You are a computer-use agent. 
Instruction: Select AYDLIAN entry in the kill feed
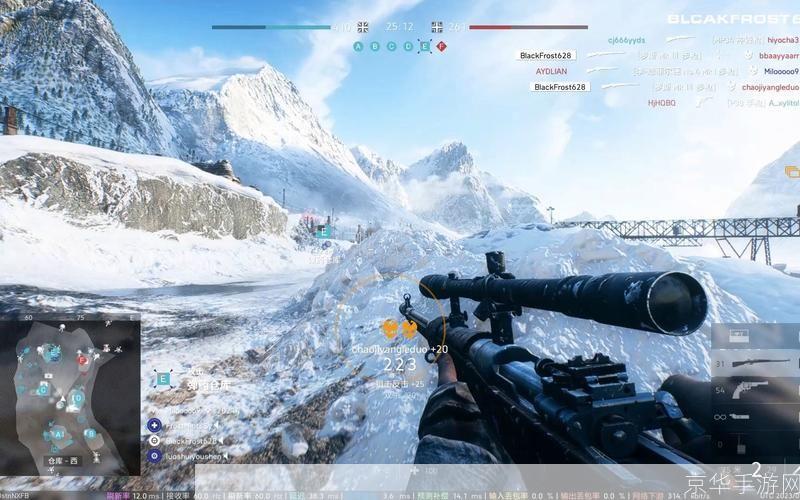(x=550, y=71)
